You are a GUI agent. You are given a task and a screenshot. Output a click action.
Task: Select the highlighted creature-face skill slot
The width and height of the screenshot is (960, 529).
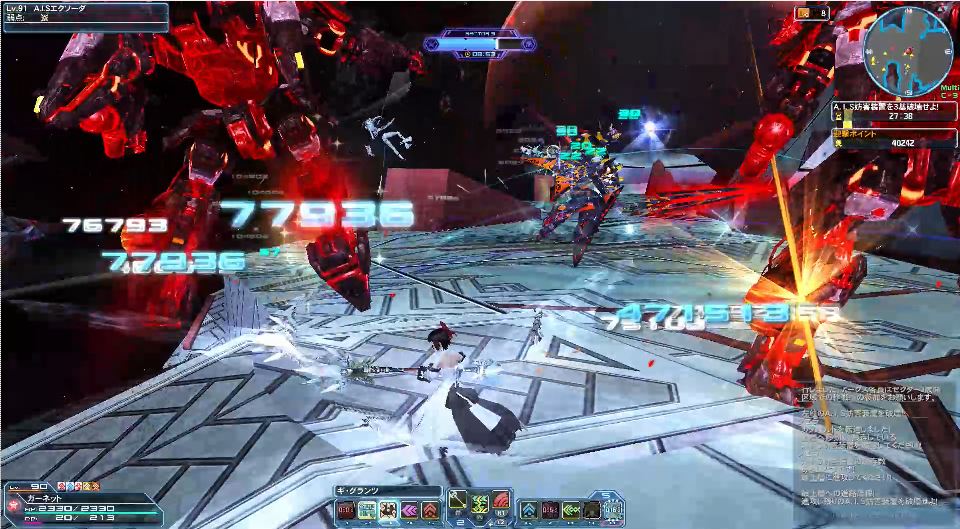[x=387, y=510]
